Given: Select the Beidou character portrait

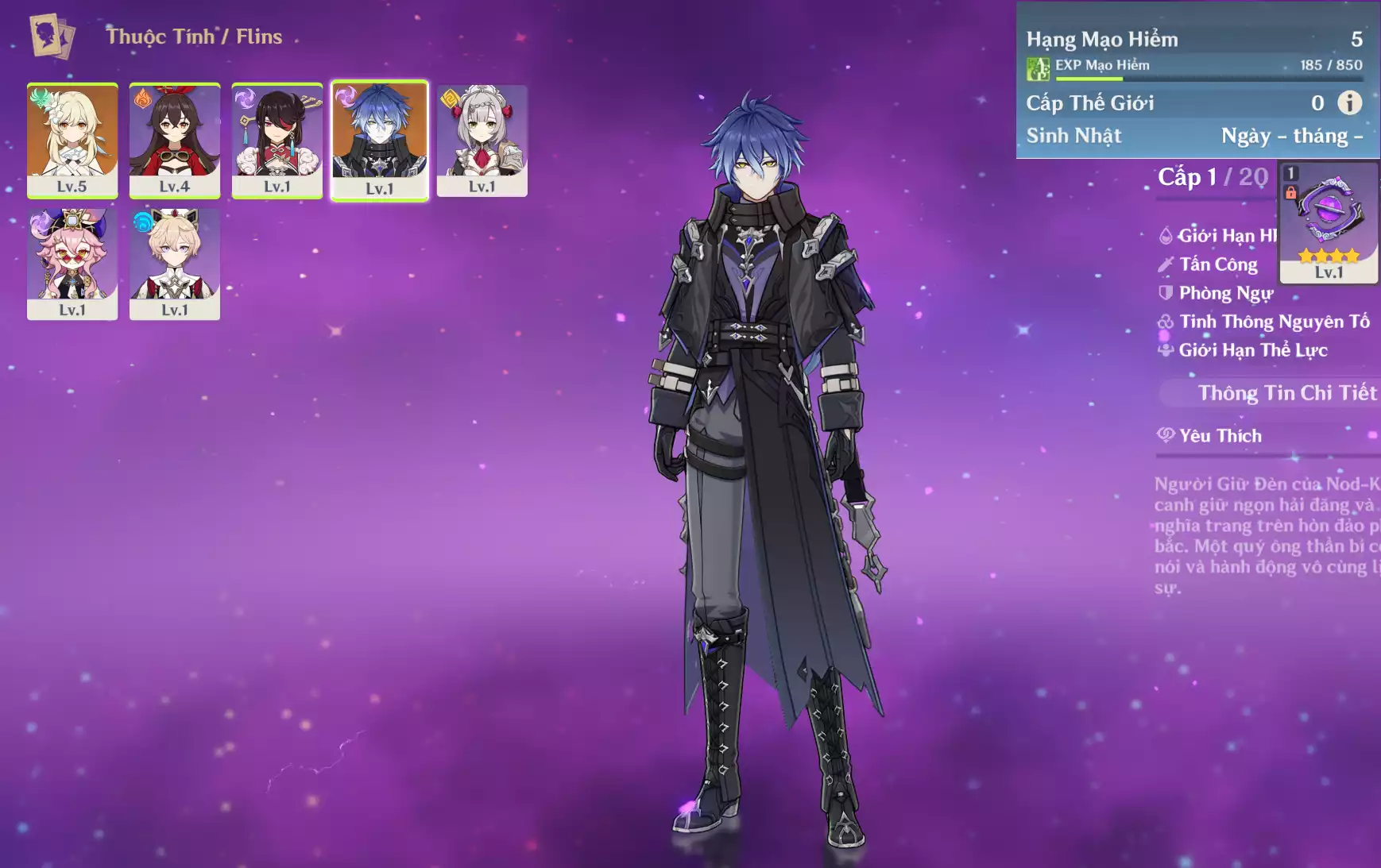Looking at the screenshot, I should 277,139.
